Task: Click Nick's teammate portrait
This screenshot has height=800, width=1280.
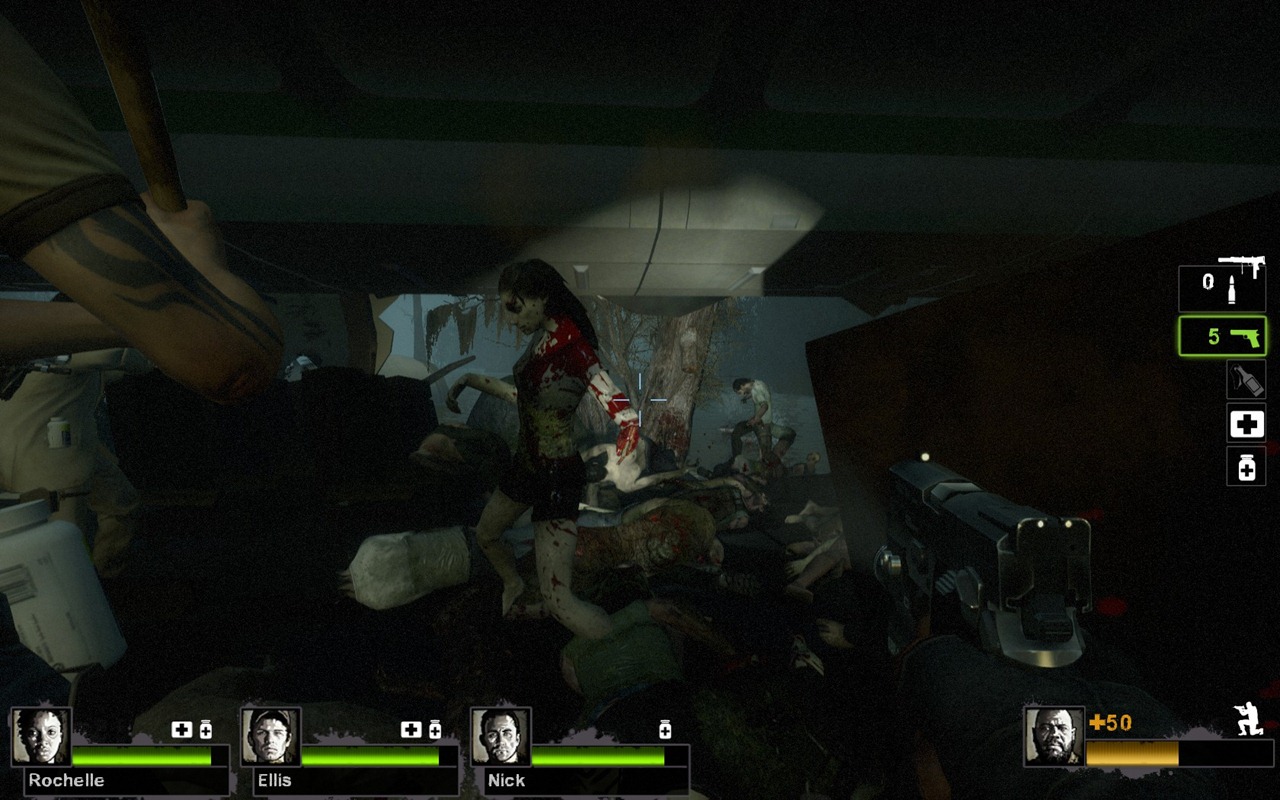Action: click(x=500, y=737)
